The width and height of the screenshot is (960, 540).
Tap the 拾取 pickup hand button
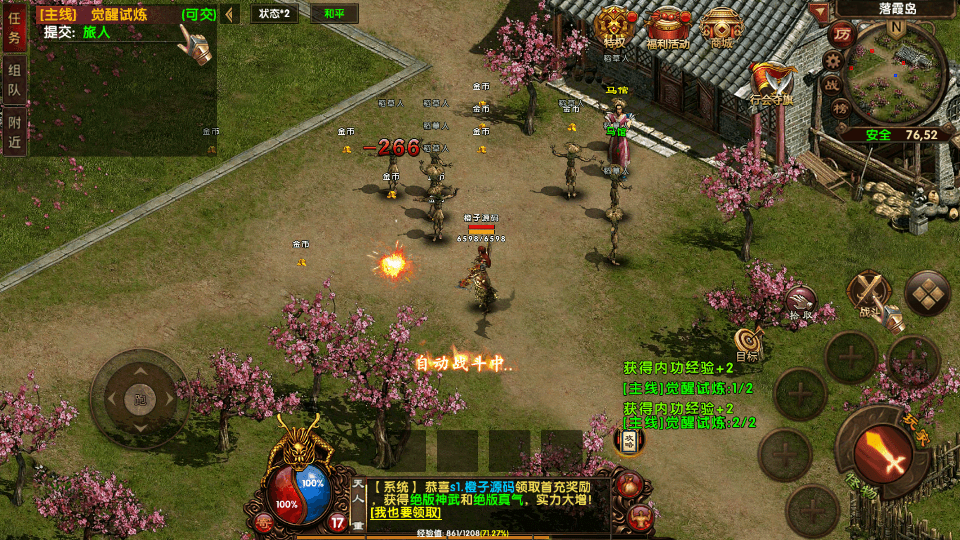[800, 300]
